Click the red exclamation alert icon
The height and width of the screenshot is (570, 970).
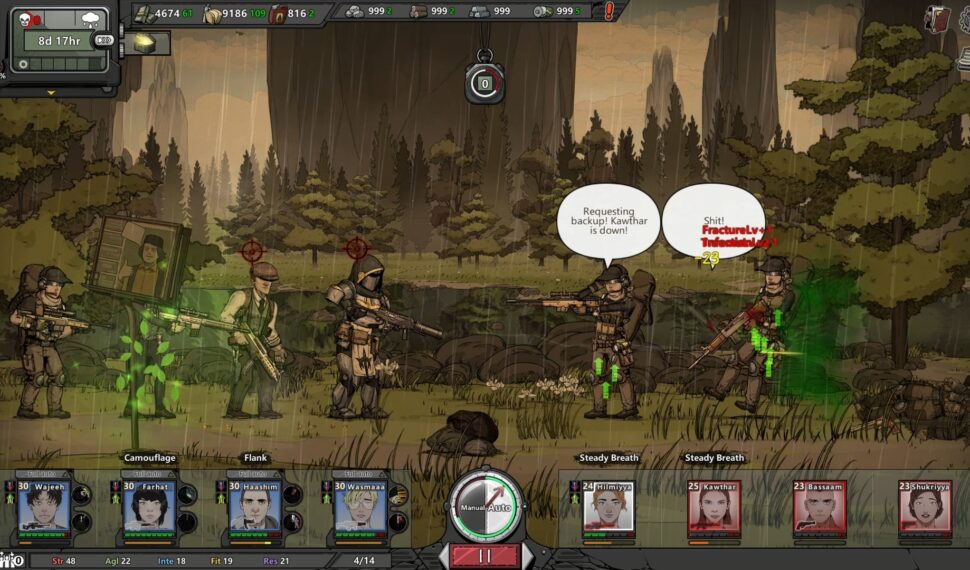point(609,12)
